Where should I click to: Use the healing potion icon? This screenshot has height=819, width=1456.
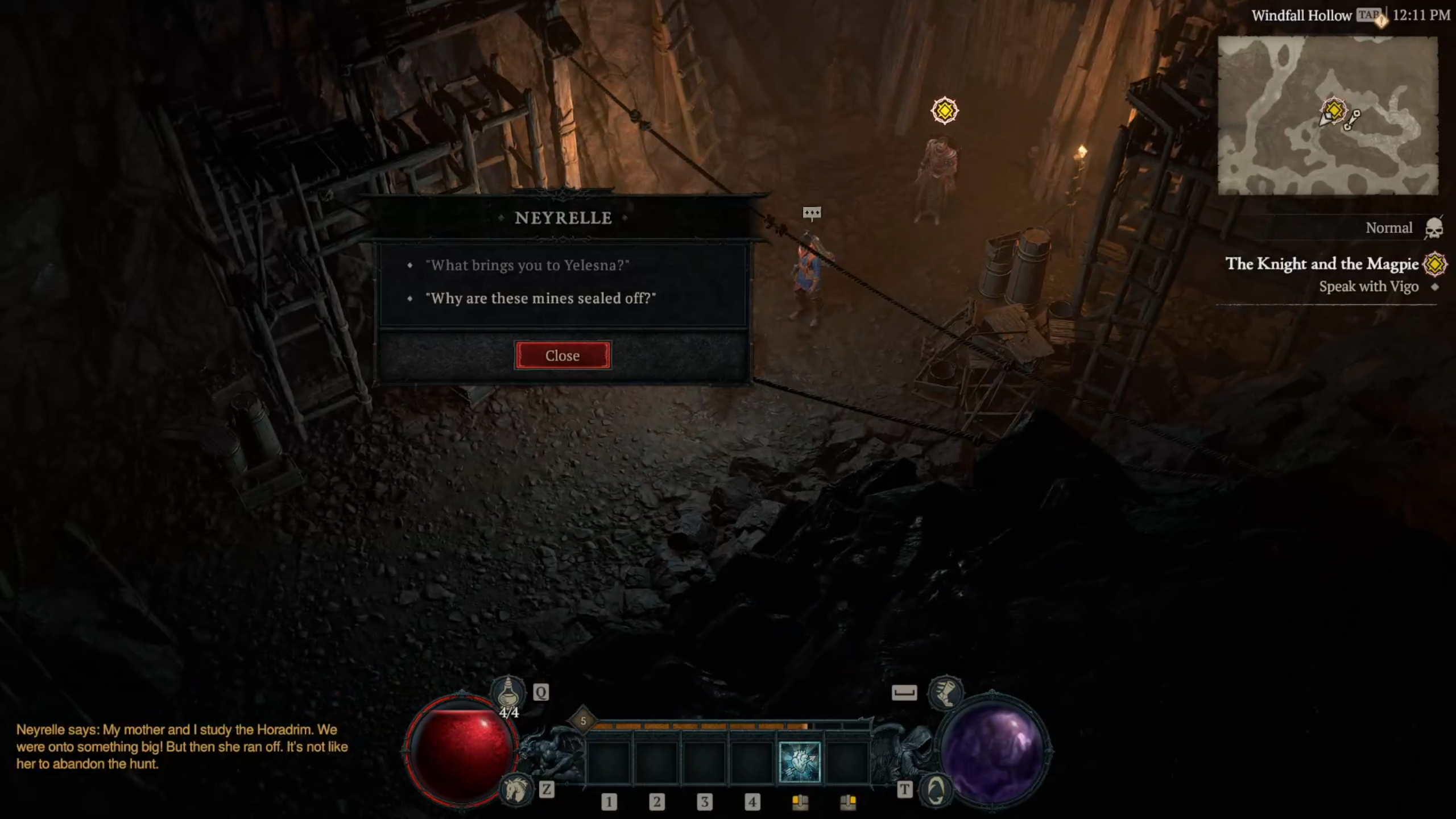tap(508, 693)
